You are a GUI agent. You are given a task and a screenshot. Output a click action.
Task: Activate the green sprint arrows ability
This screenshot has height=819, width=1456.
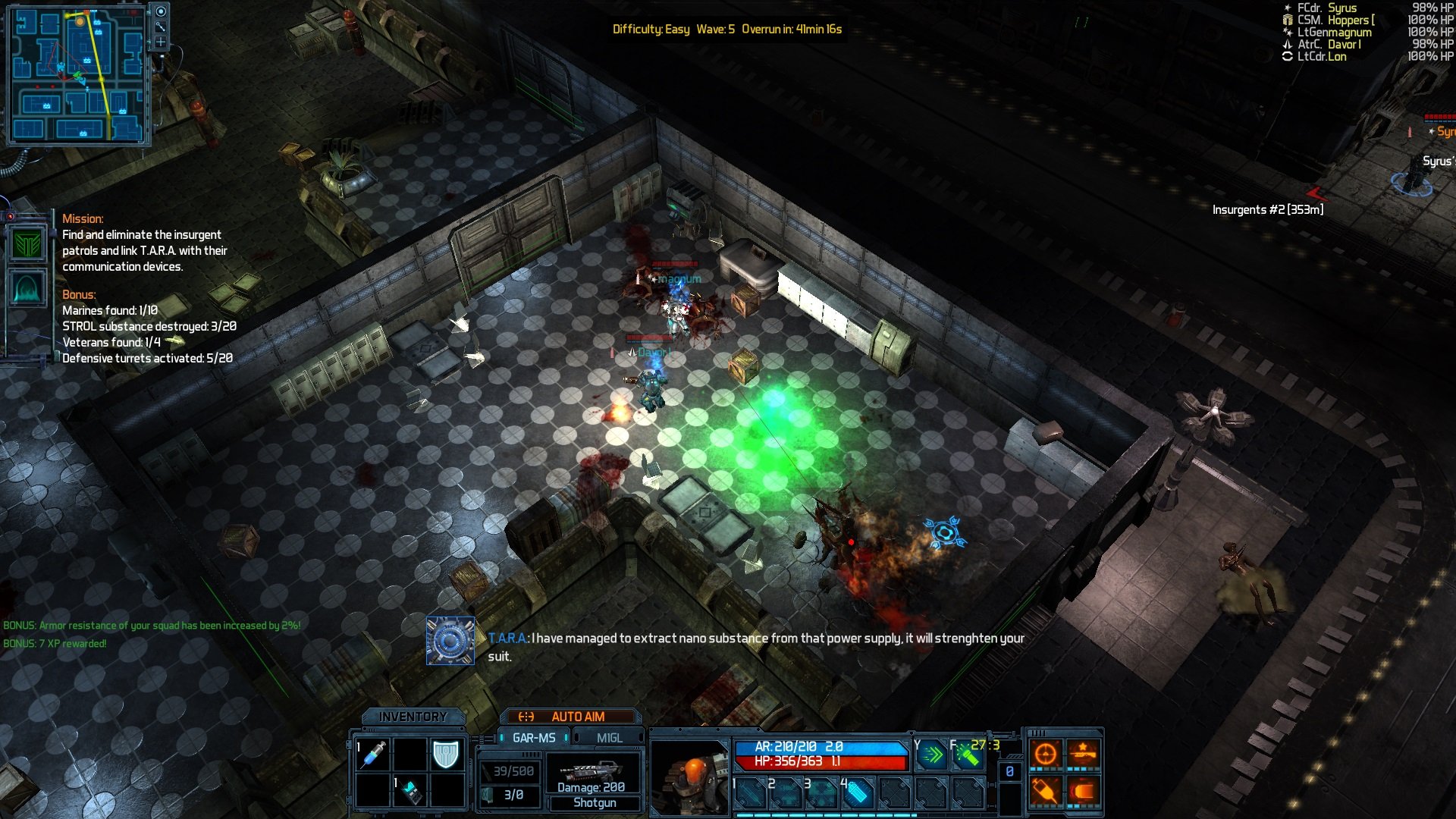tap(932, 755)
